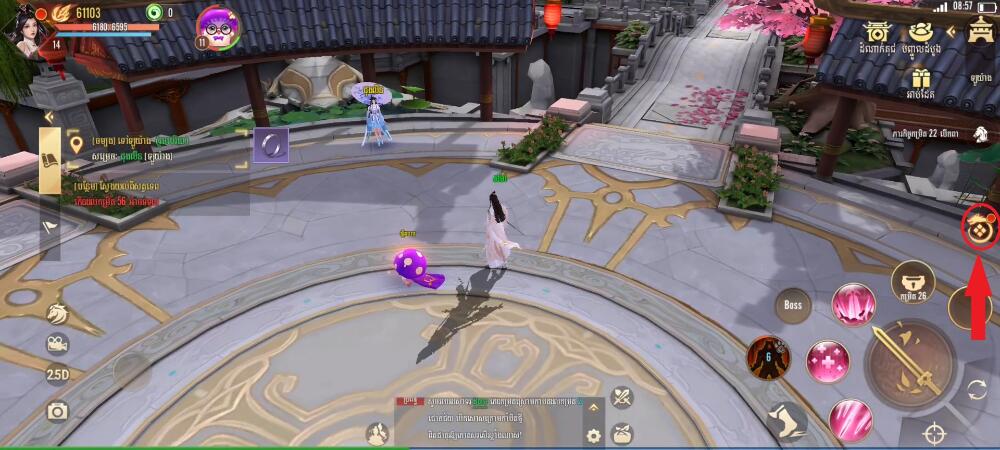Open the video camera recording mode
The image size is (1000, 450).
(57, 345)
